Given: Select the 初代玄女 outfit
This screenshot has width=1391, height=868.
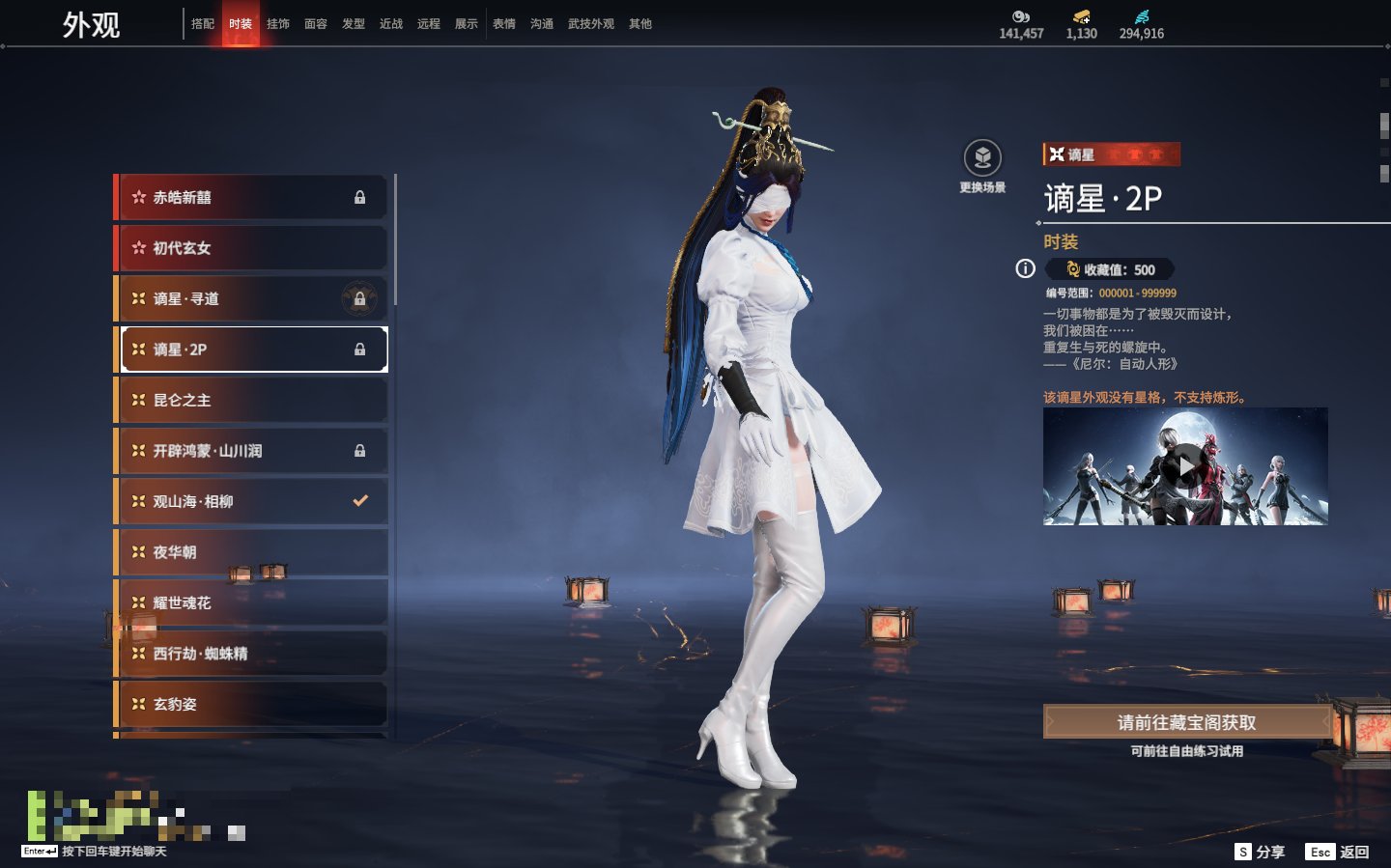Looking at the screenshot, I should pos(251,248).
